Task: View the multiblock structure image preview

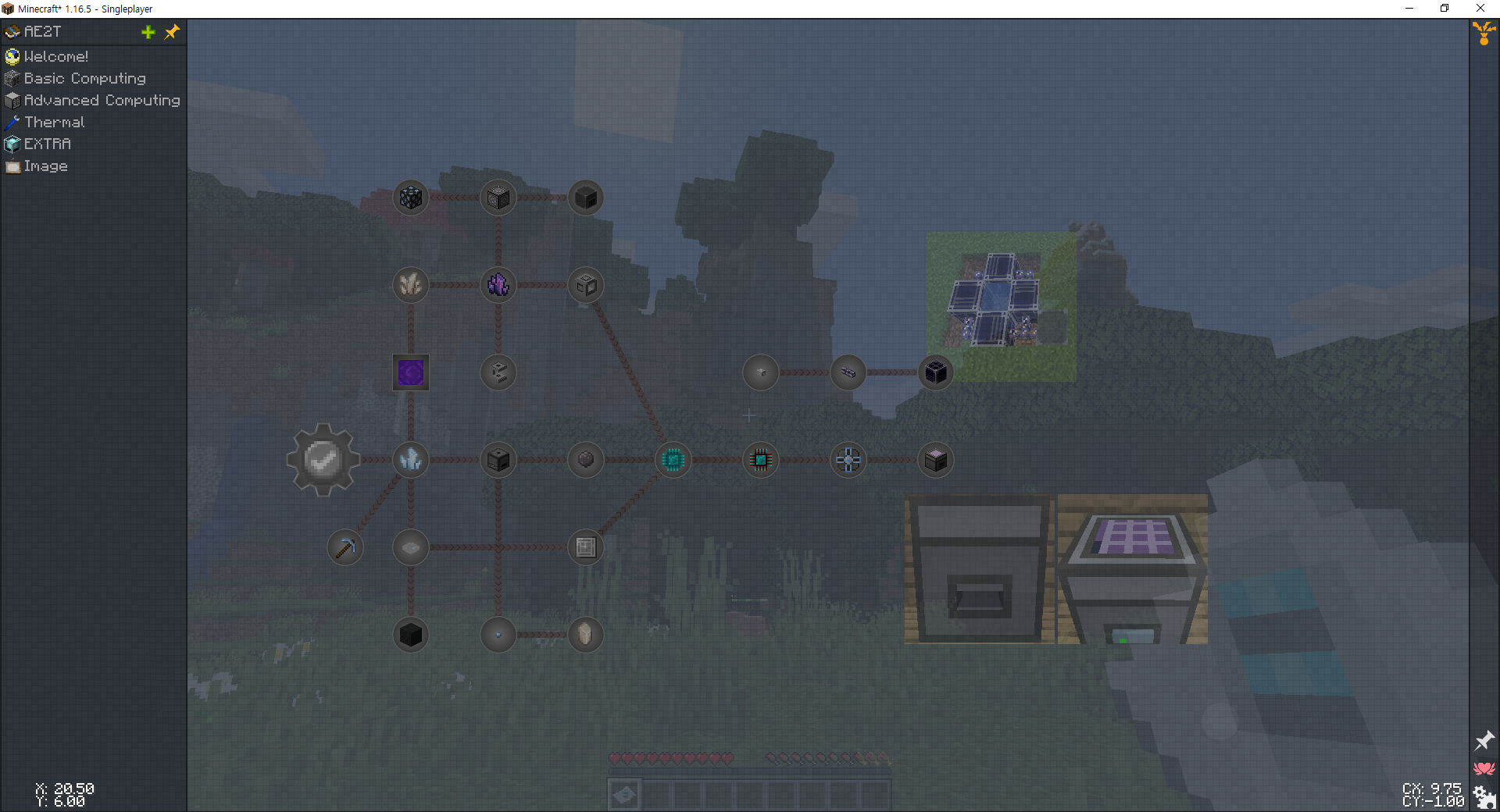Action: [1000, 307]
